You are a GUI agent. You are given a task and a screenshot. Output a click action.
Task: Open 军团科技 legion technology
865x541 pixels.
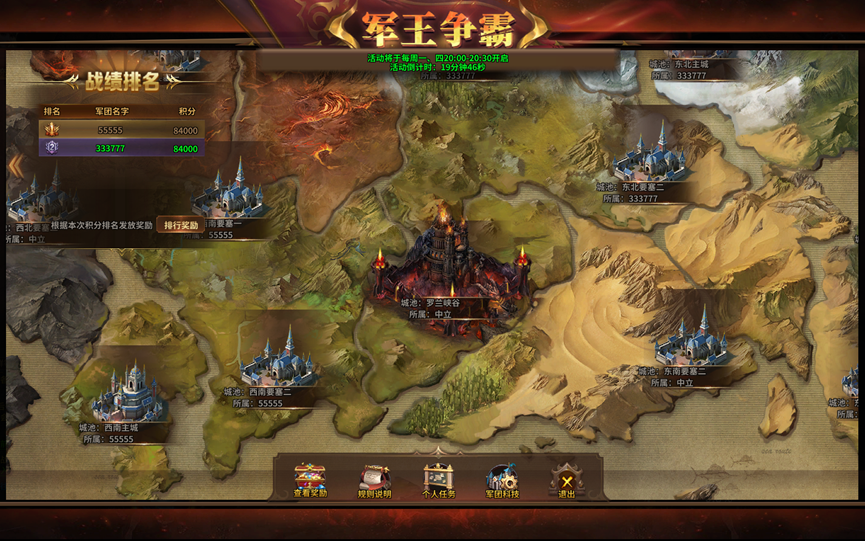point(502,479)
